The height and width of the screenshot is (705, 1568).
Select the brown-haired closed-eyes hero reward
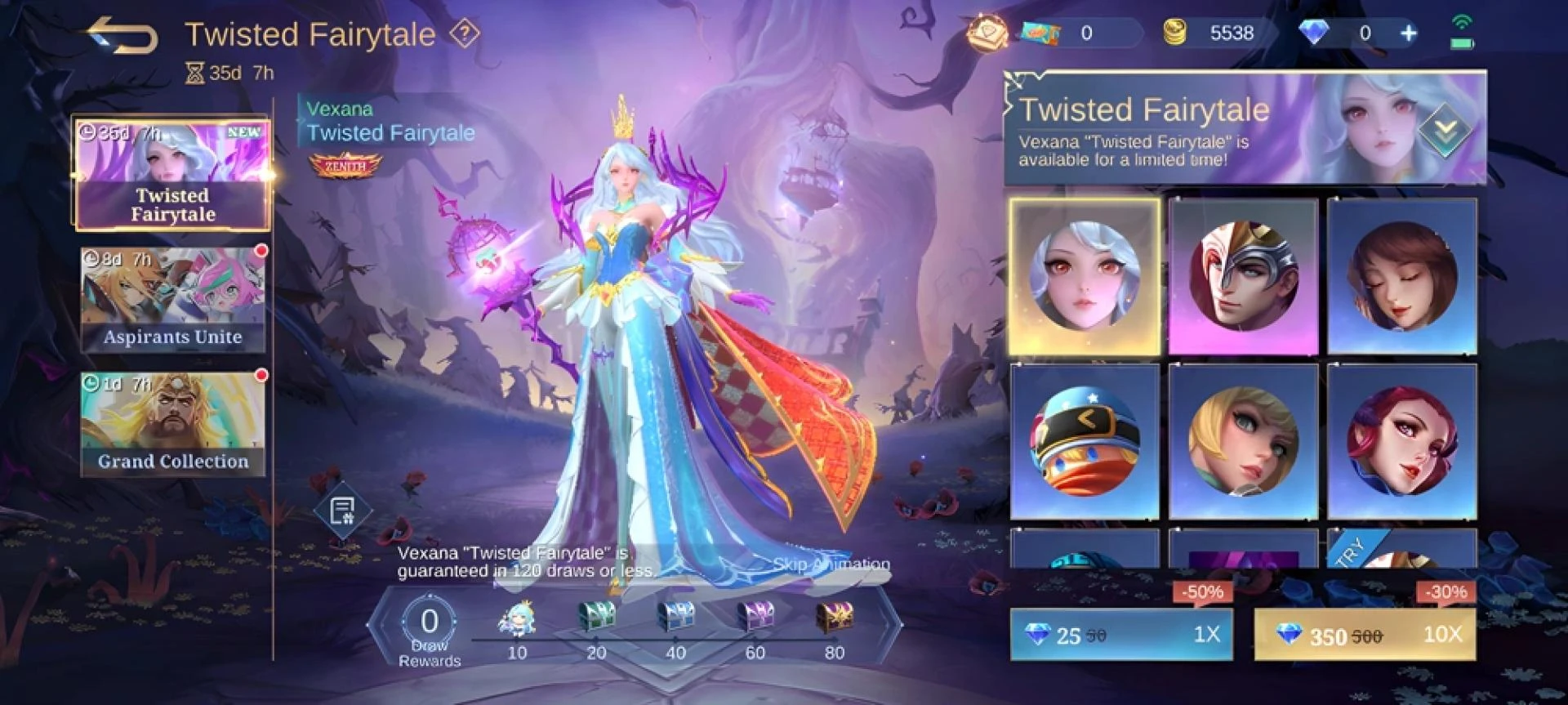[x=1401, y=276]
